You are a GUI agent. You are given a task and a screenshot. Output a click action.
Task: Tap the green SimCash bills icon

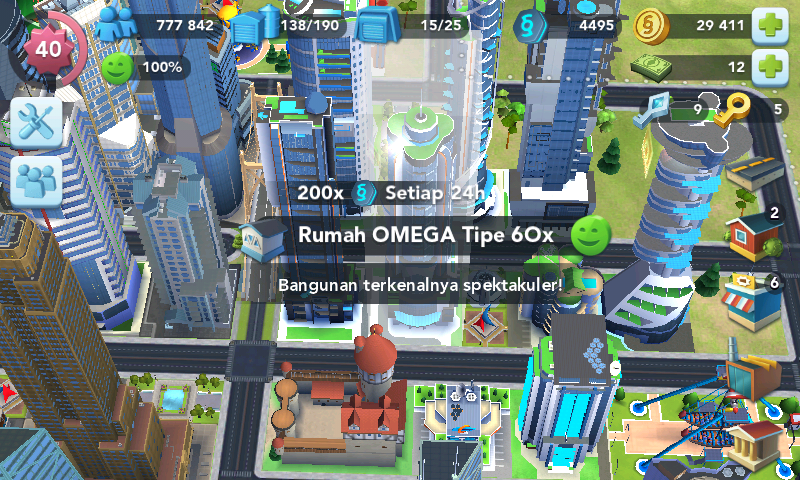coord(652,67)
